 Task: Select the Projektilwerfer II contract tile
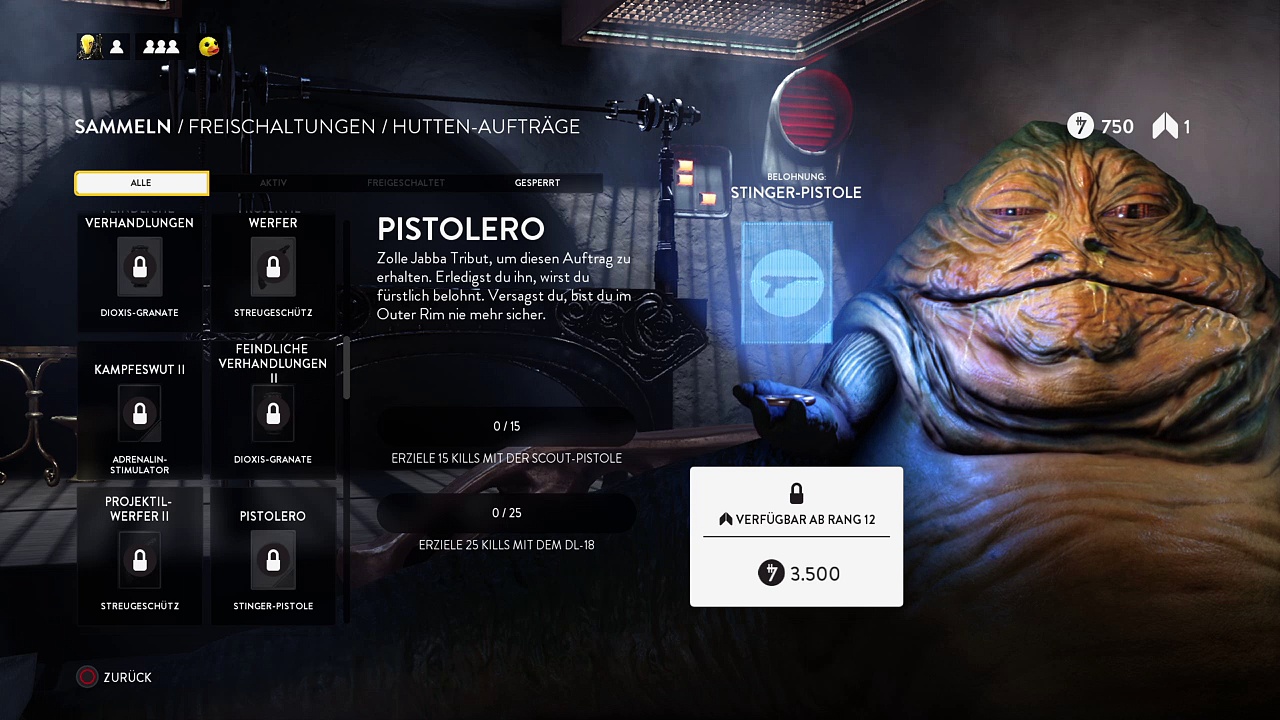pyautogui.click(x=140, y=555)
